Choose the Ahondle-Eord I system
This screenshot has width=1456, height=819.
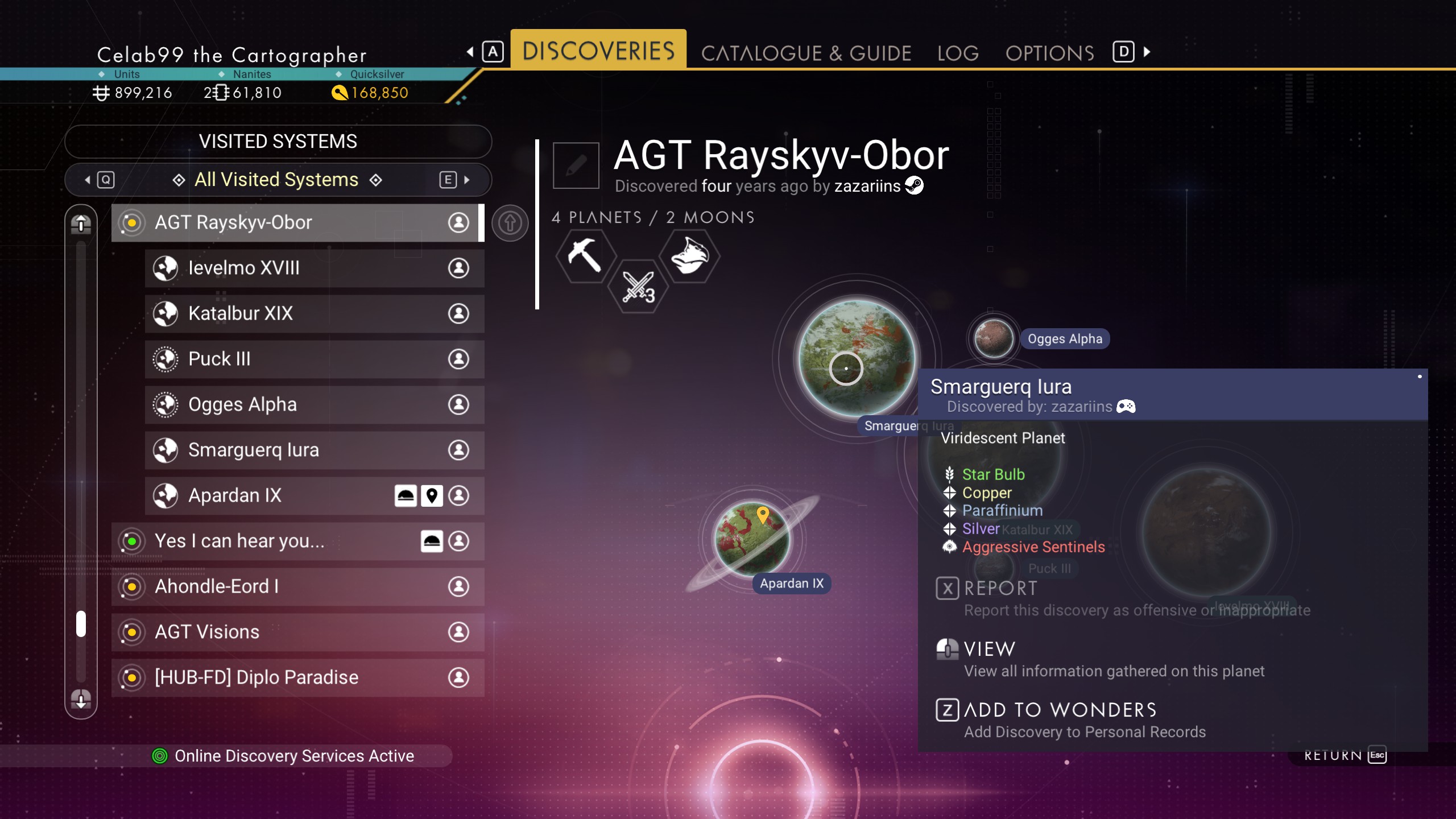(x=296, y=586)
